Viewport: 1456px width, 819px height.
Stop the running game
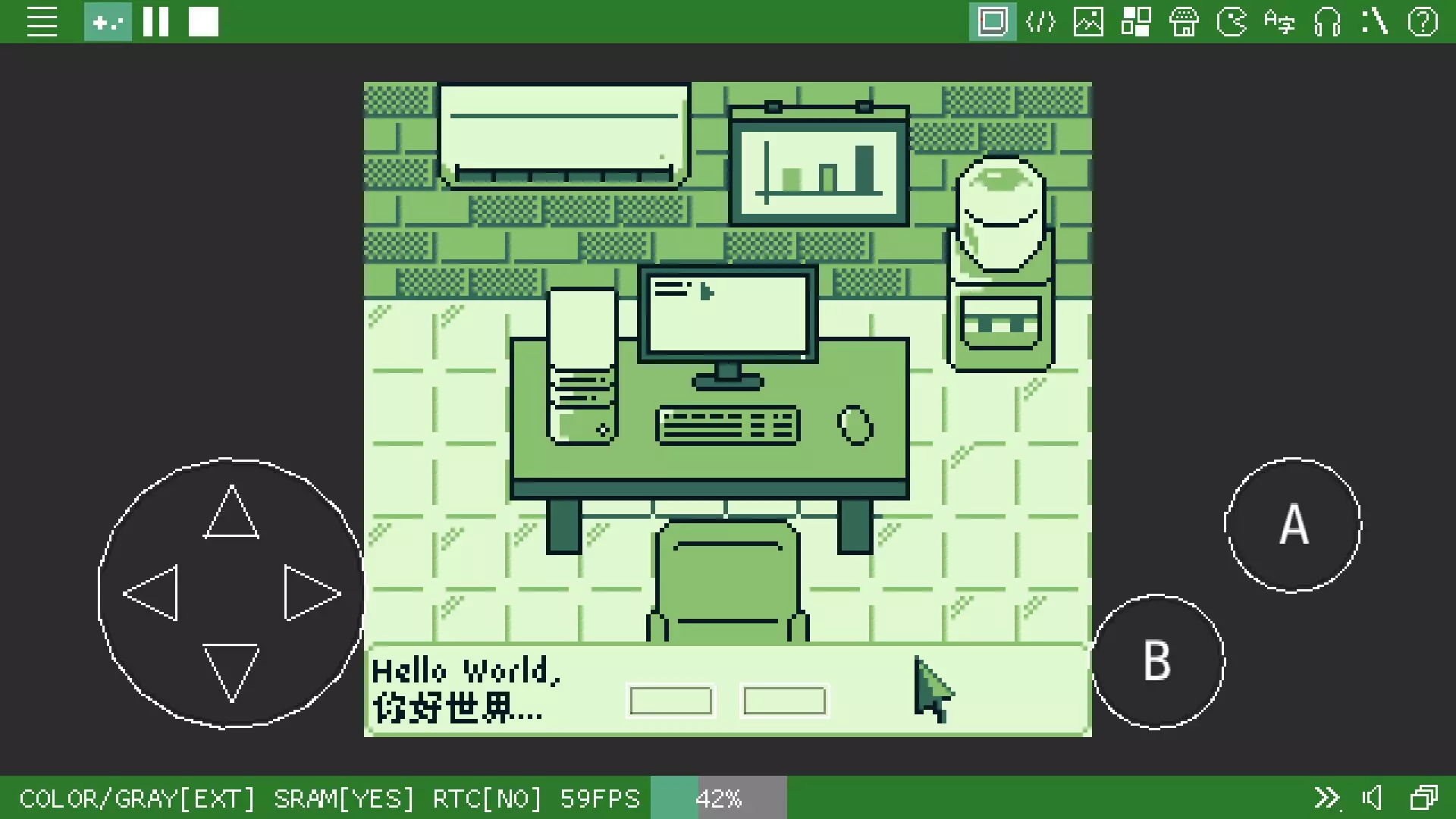pos(203,22)
